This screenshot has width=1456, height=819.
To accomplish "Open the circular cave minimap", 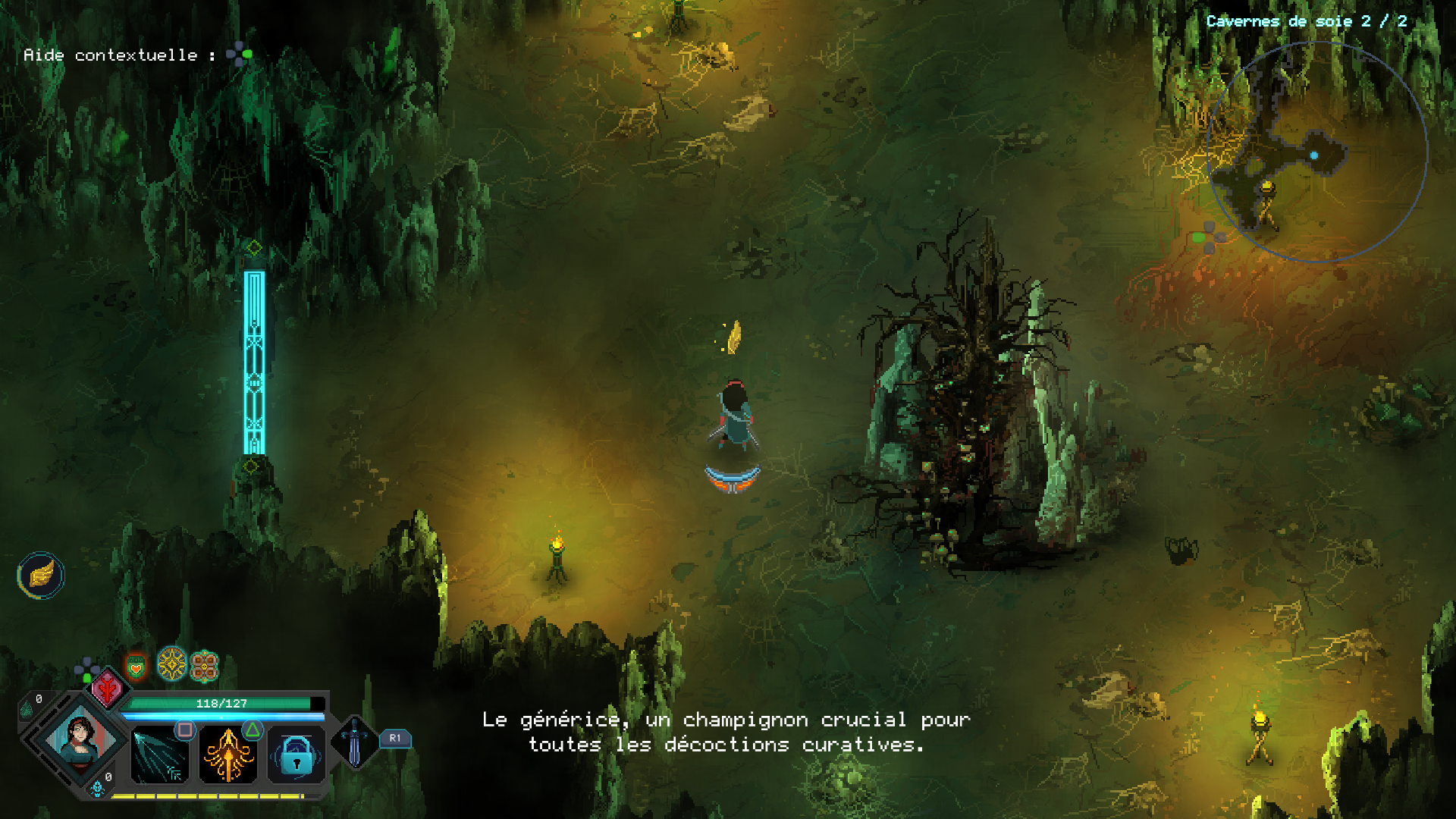I will click(x=1316, y=152).
